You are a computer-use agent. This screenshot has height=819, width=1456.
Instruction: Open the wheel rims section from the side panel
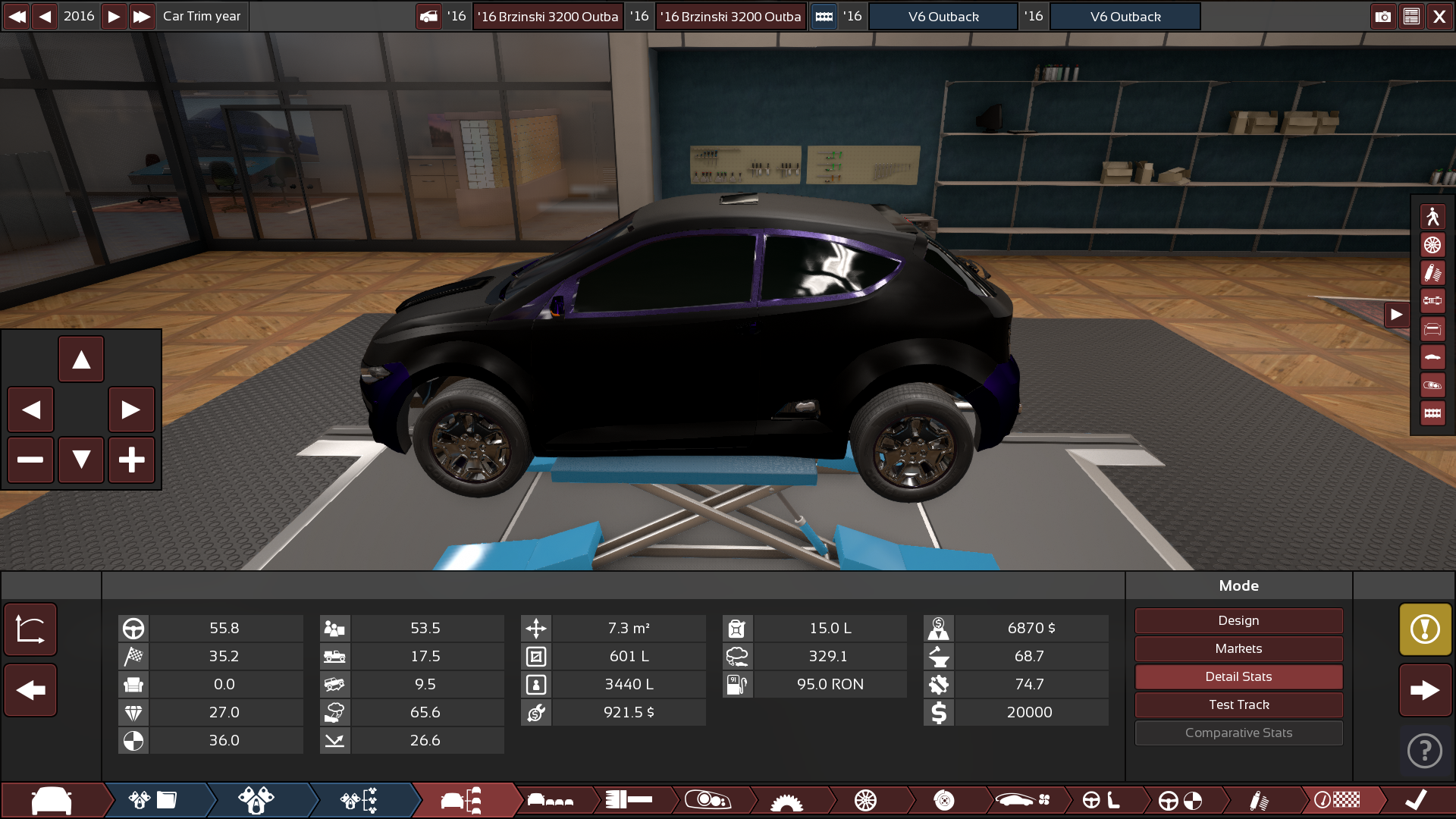1432,245
